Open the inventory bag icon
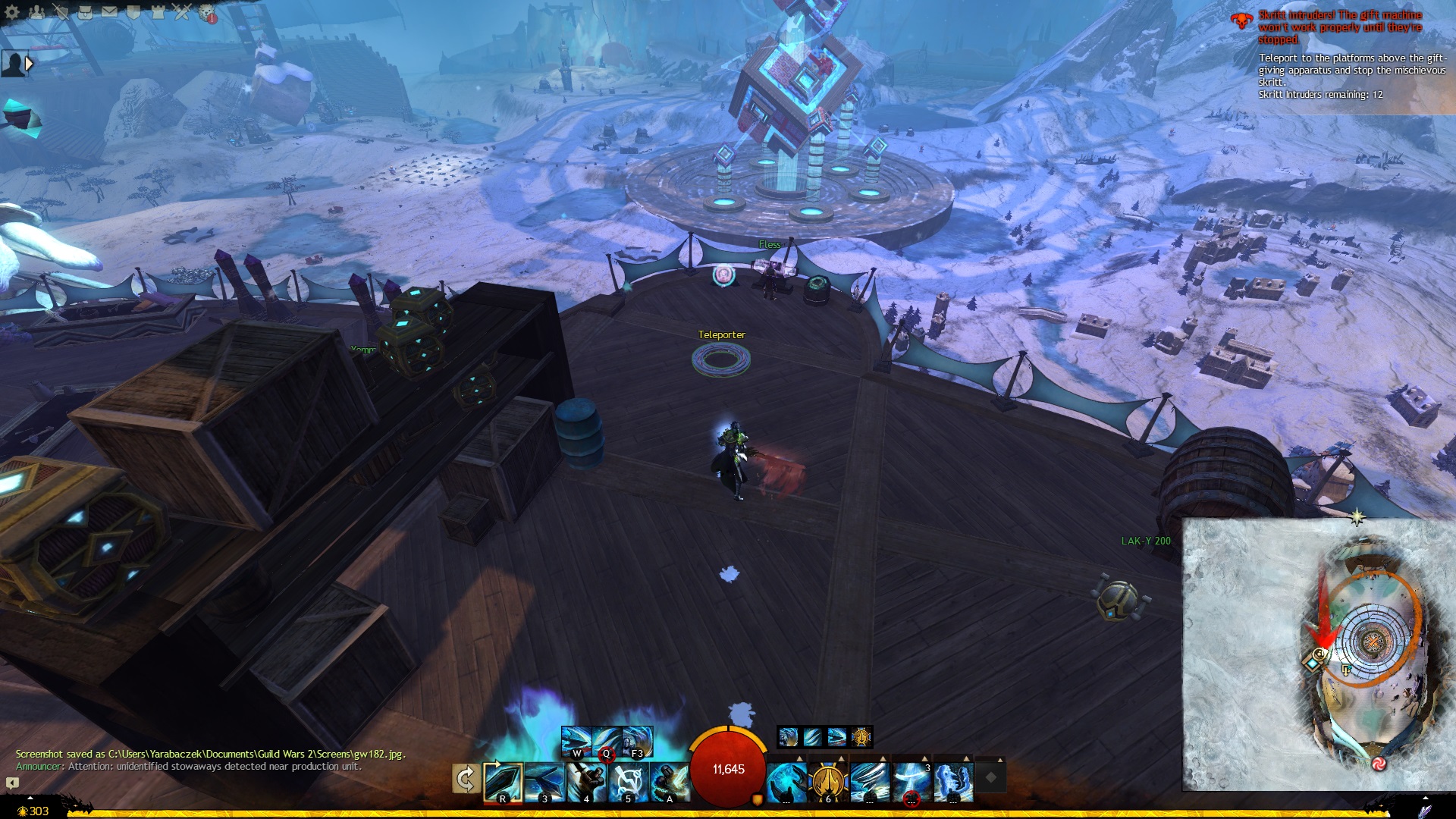The height and width of the screenshot is (819, 1456). [x=85, y=12]
